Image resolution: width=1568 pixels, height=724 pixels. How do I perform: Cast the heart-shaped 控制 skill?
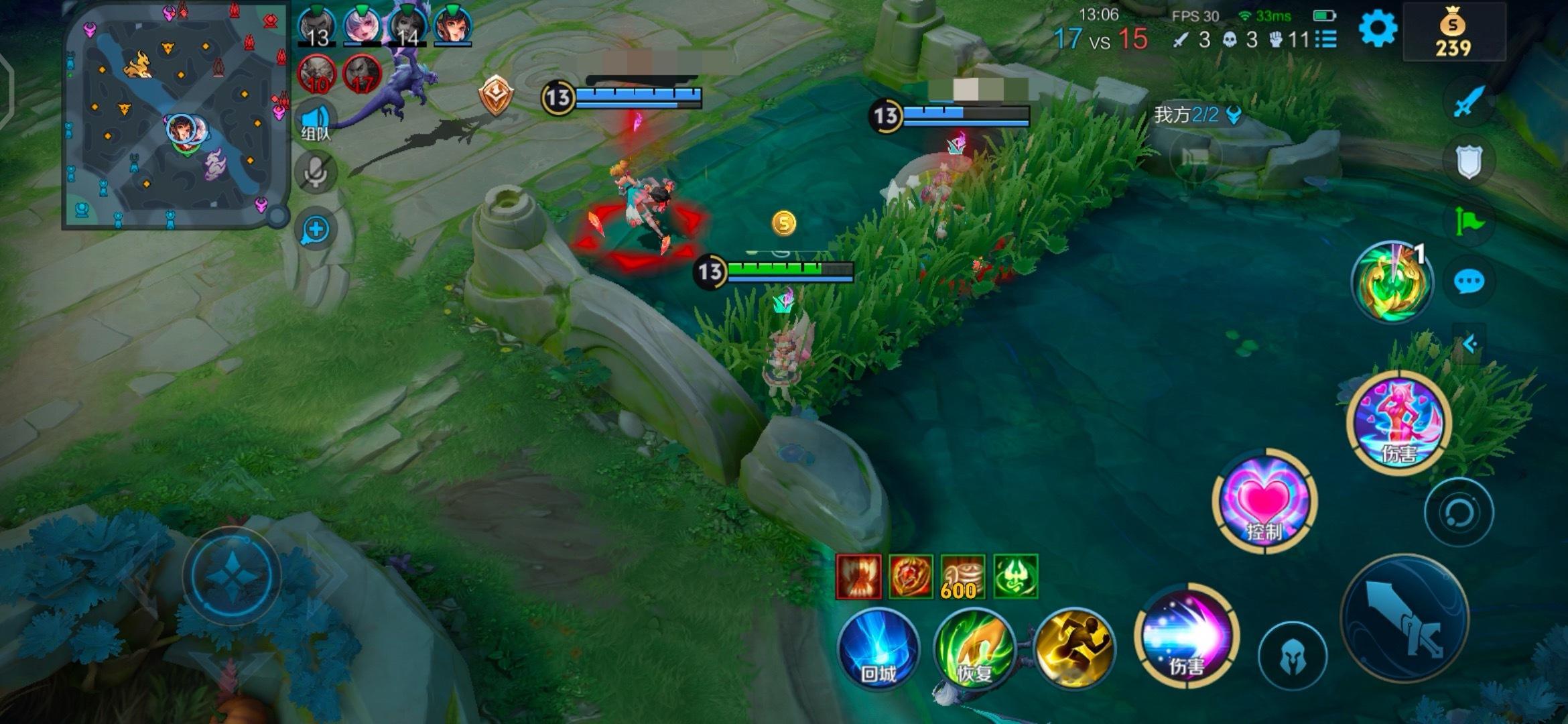point(1264,501)
